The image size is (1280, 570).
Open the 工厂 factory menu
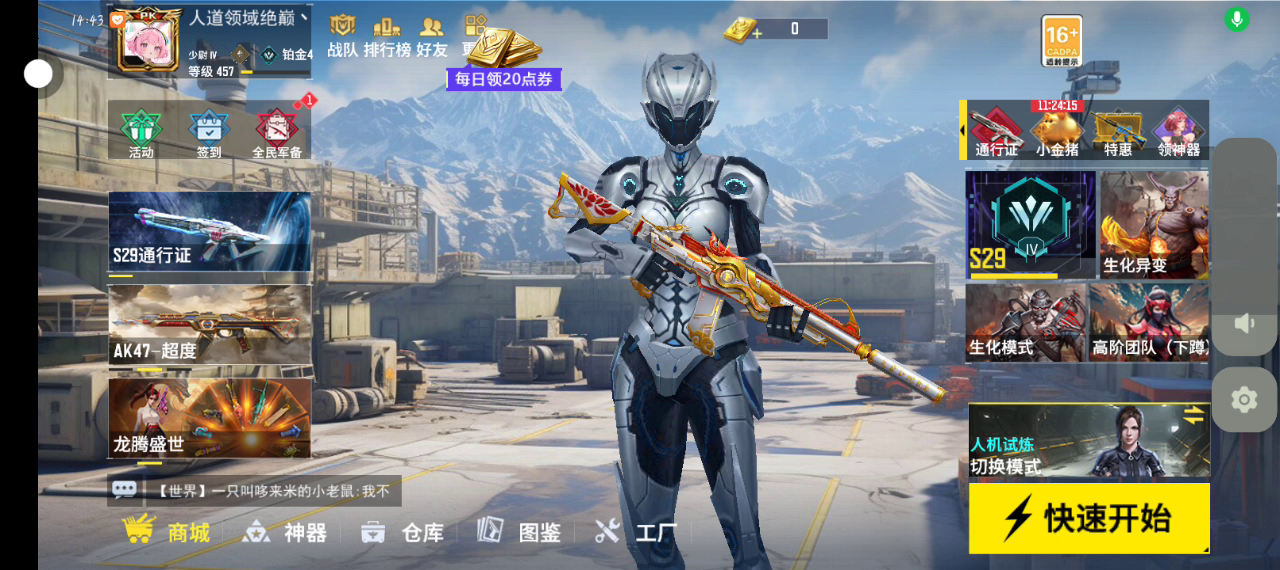636,532
